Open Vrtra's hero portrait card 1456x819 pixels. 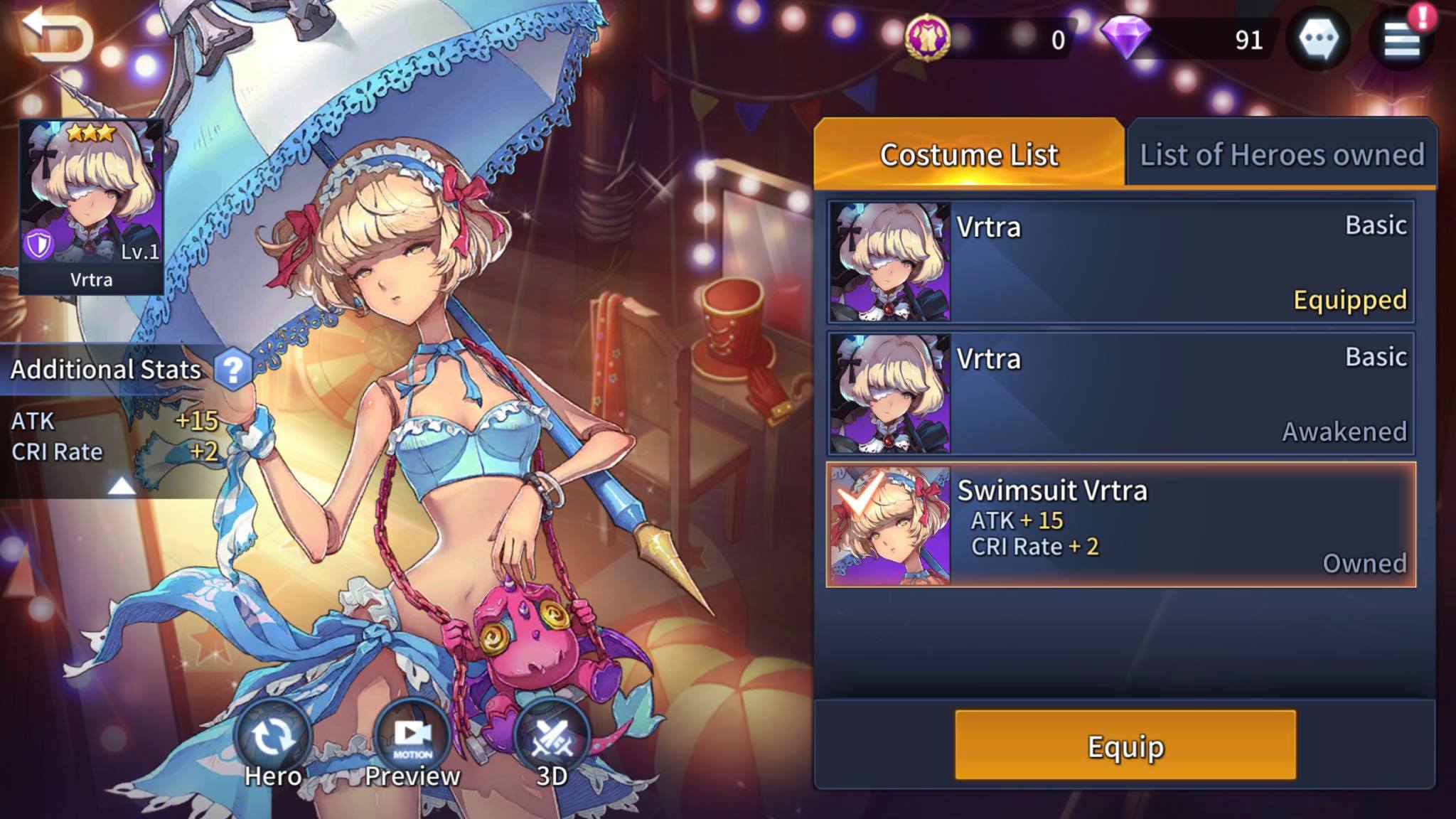tap(91, 206)
